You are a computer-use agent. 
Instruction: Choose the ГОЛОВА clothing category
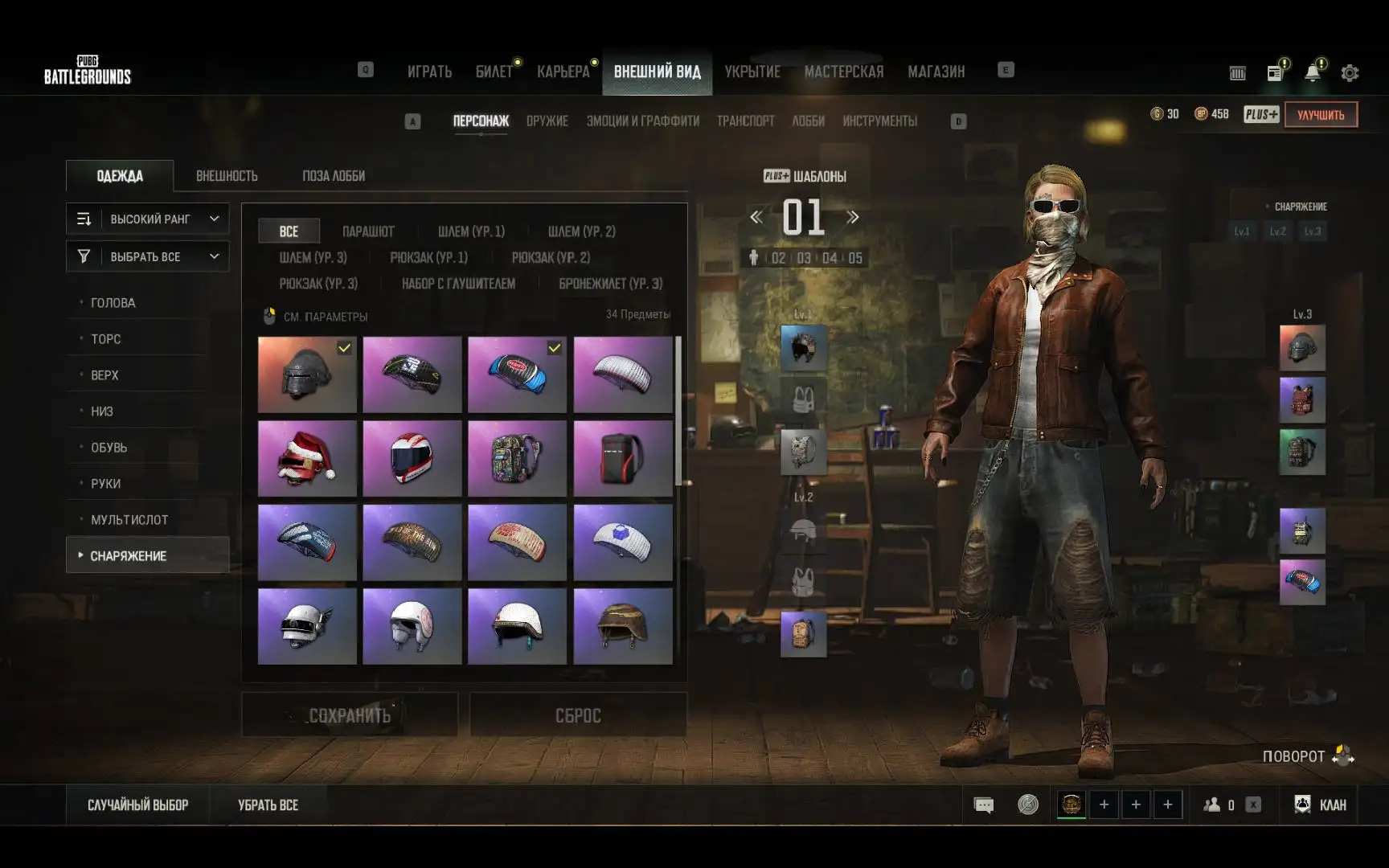tap(113, 303)
